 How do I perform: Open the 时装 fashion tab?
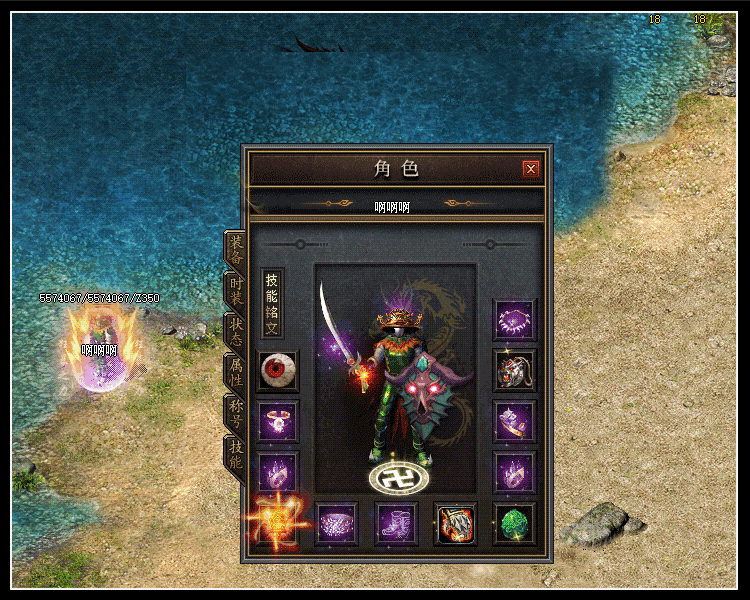[x=235, y=292]
